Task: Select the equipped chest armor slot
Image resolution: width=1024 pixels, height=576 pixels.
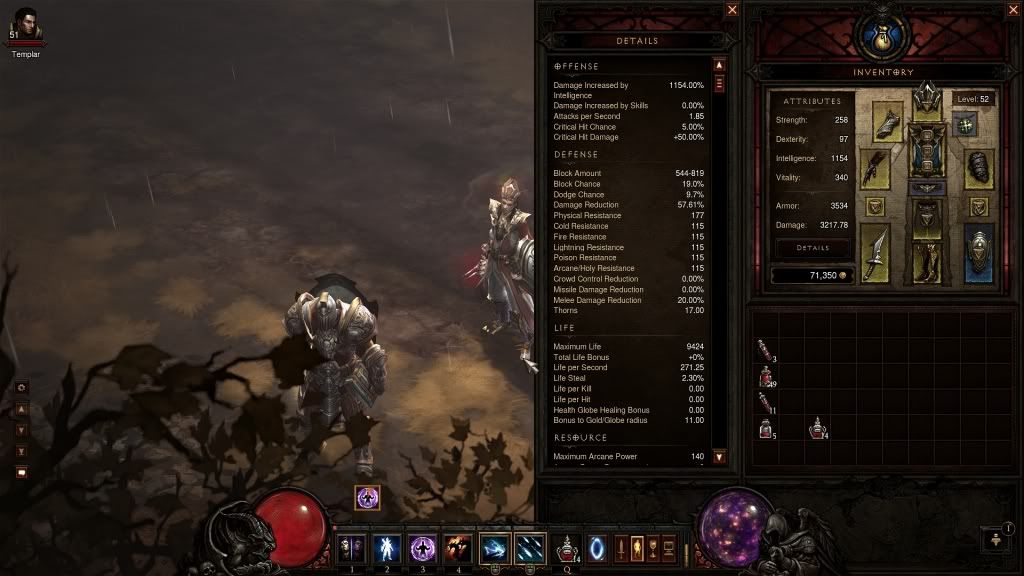Action: (x=927, y=148)
